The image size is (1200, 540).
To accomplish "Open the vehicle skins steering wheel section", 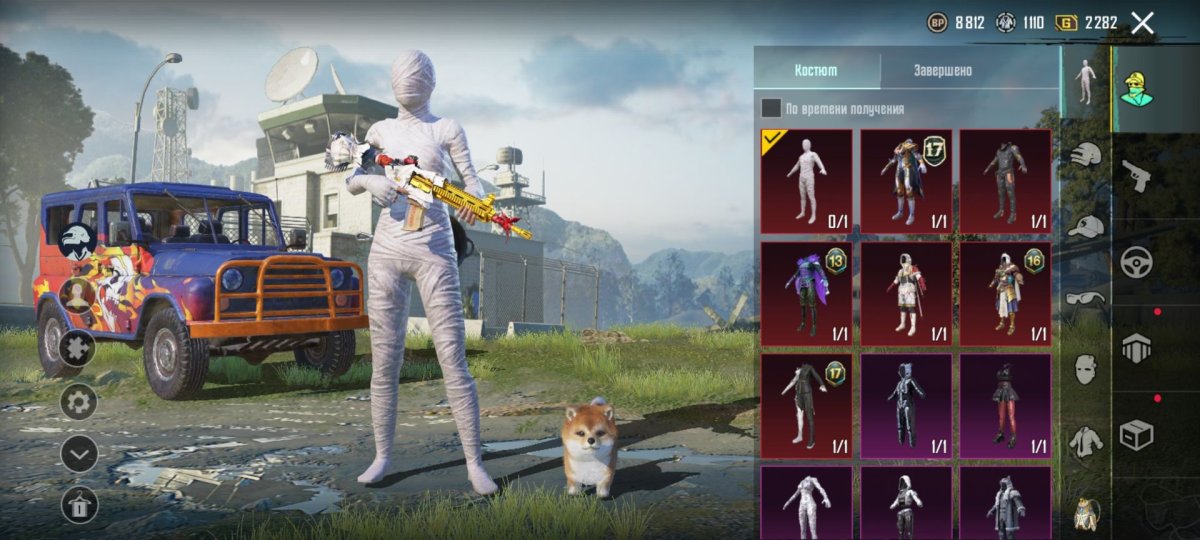I will (1136, 262).
